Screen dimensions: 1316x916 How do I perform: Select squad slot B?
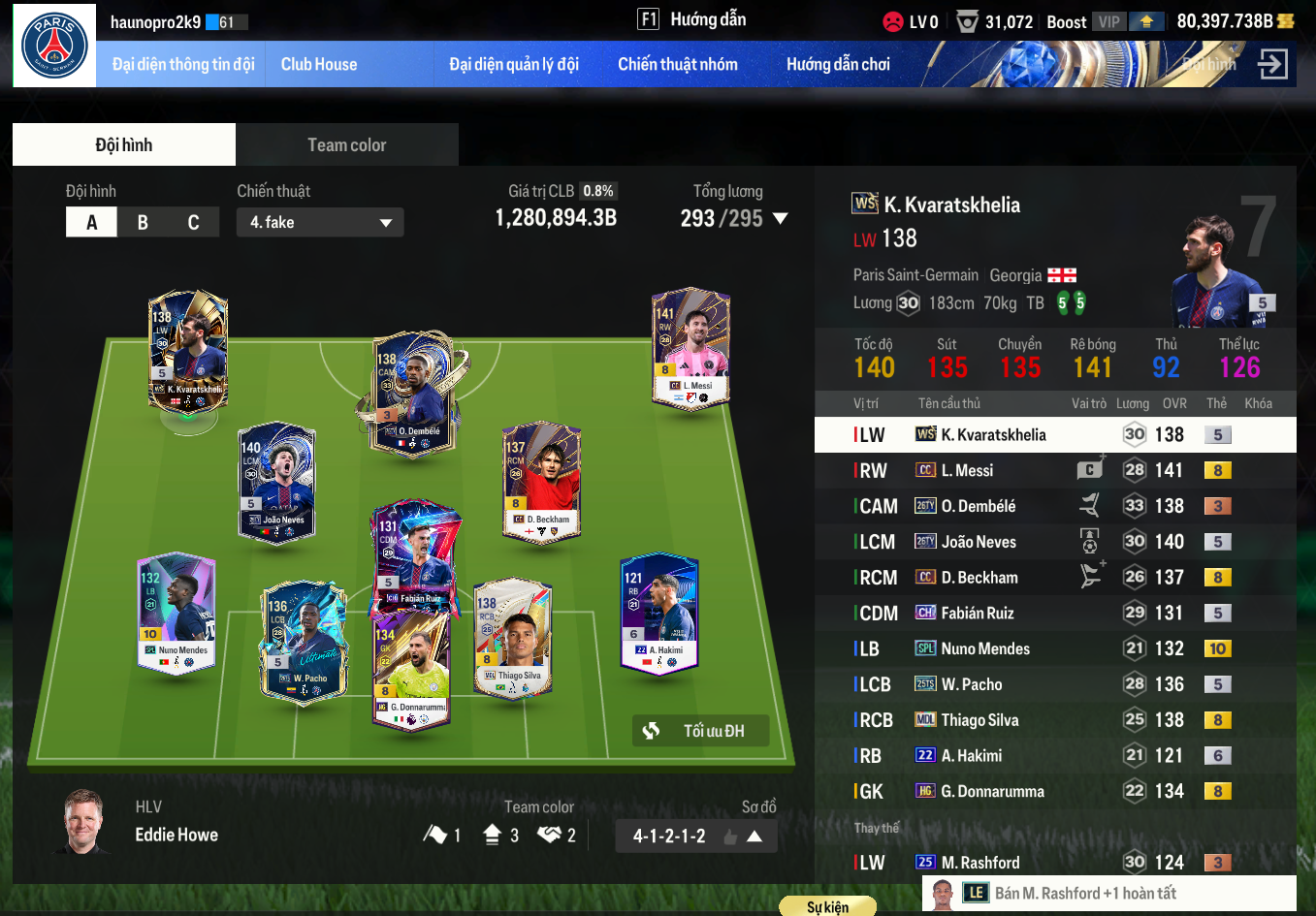click(143, 222)
